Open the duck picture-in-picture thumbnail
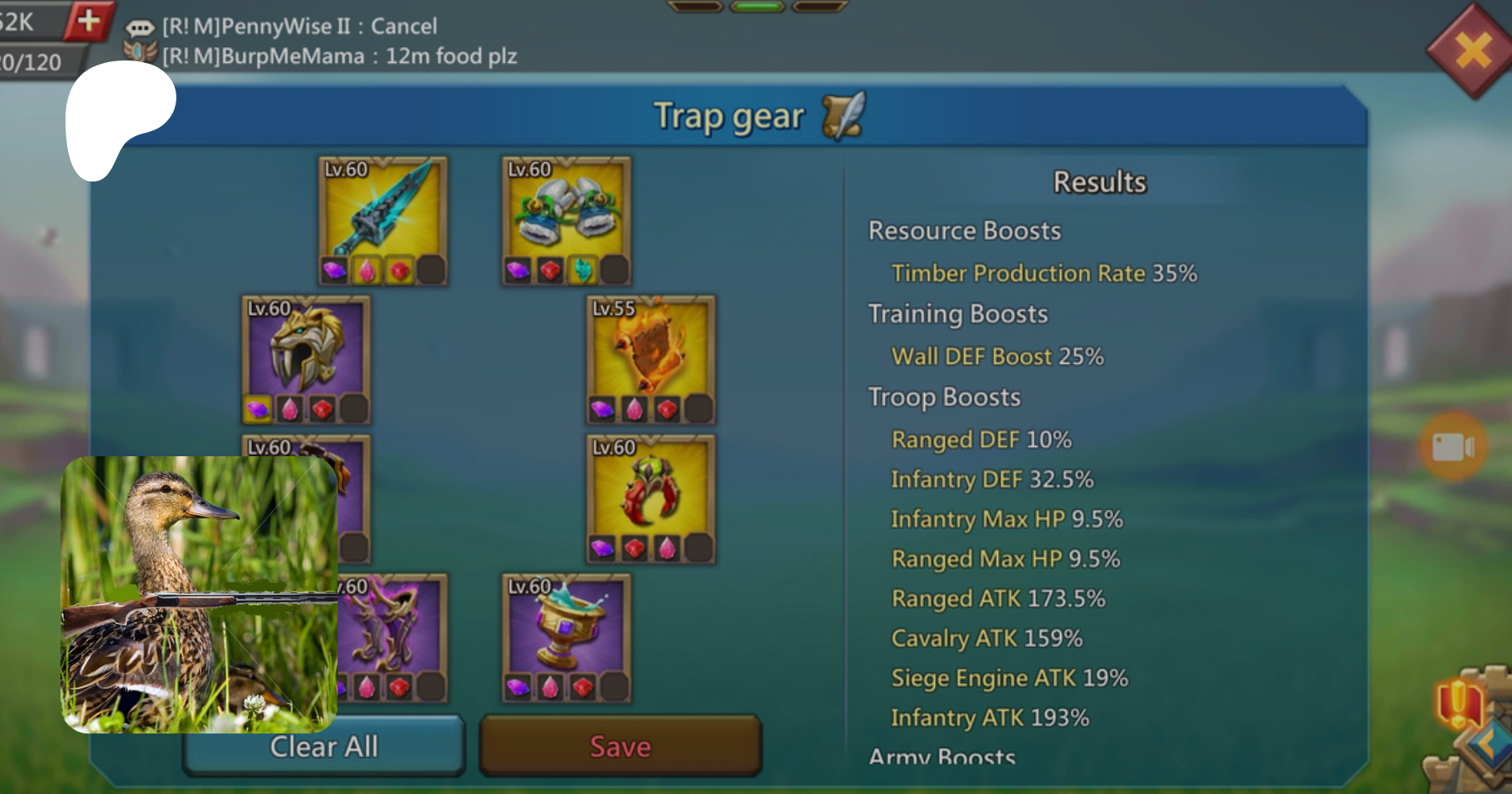Screen dimensions: 1512x794 point(199,594)
